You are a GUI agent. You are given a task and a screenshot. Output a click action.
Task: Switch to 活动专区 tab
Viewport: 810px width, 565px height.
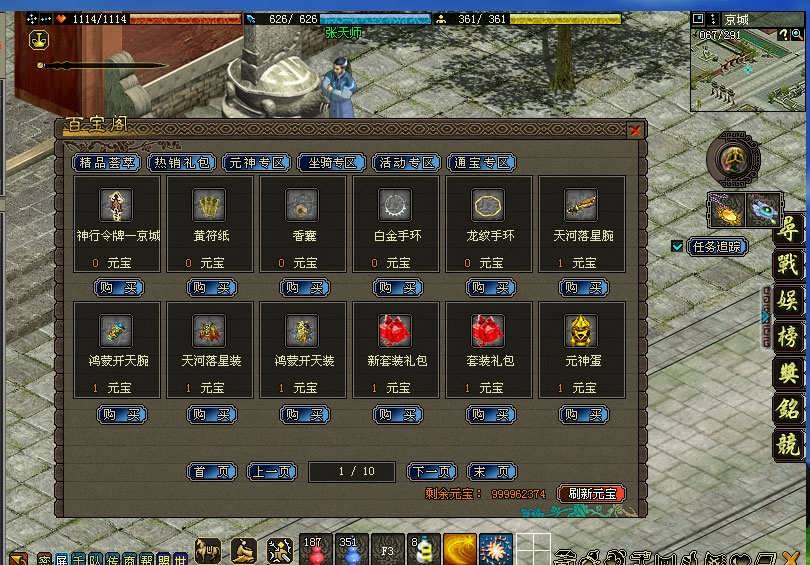407,163
